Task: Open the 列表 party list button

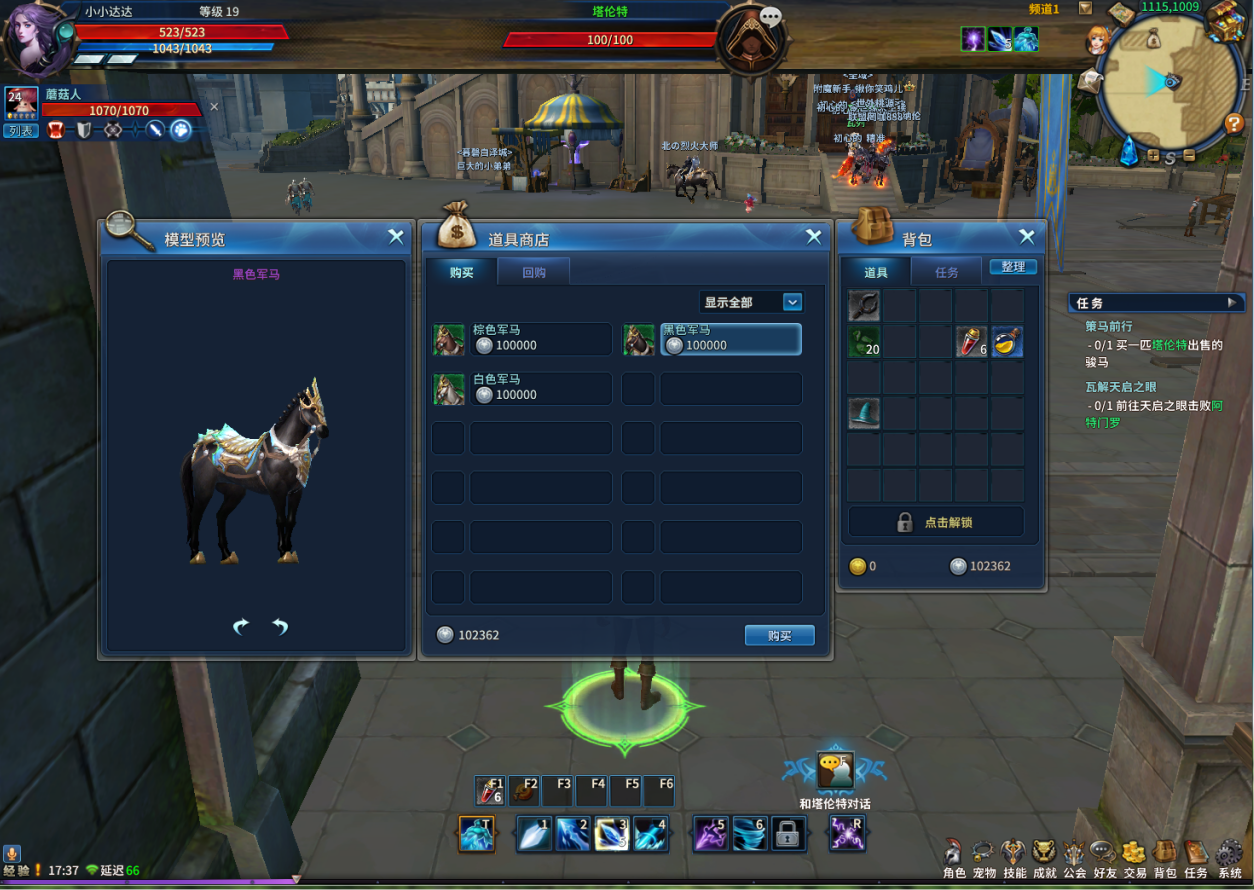Action: (x=20, y=131)
